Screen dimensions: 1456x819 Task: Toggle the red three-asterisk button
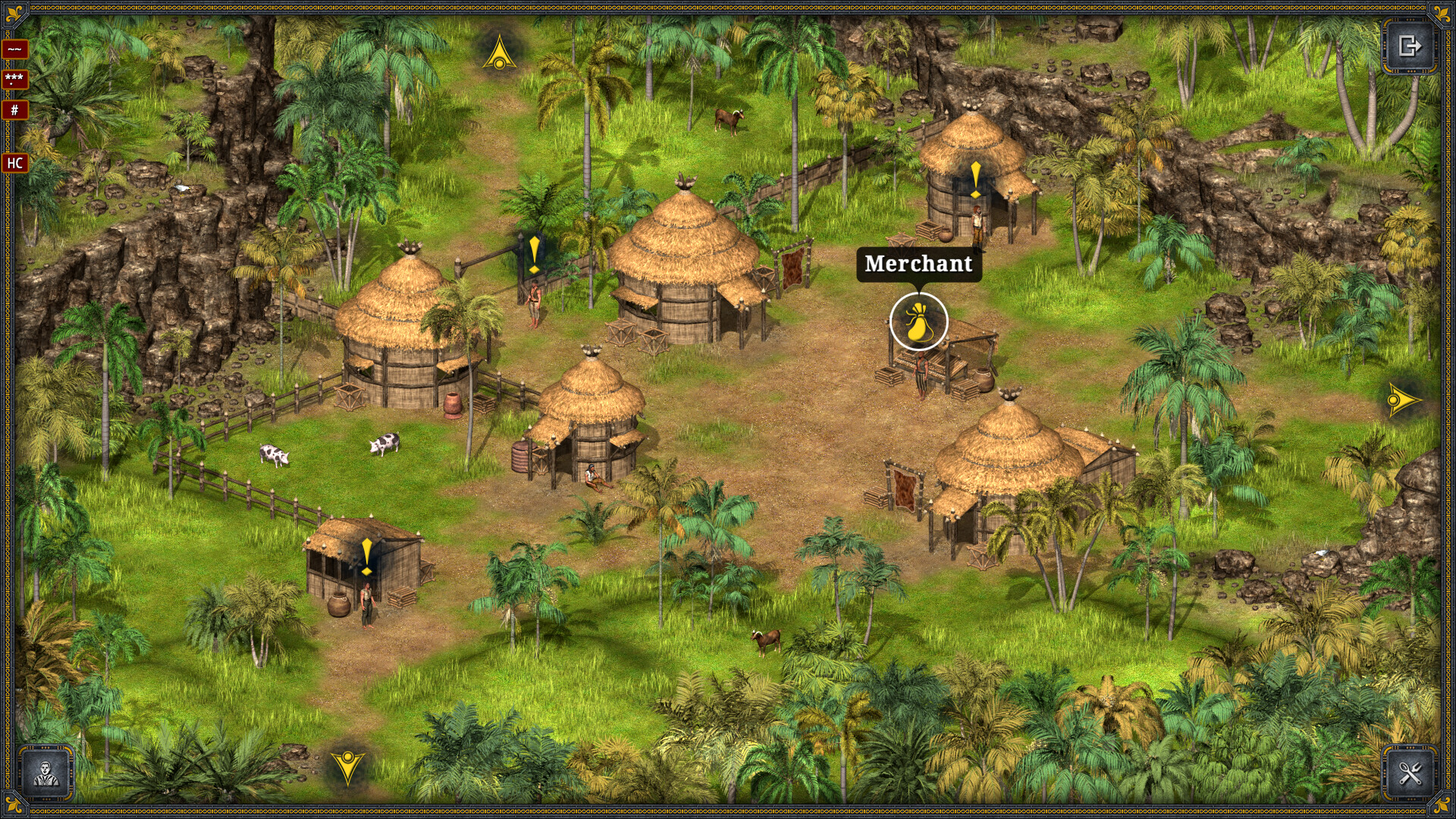point(14,79)
